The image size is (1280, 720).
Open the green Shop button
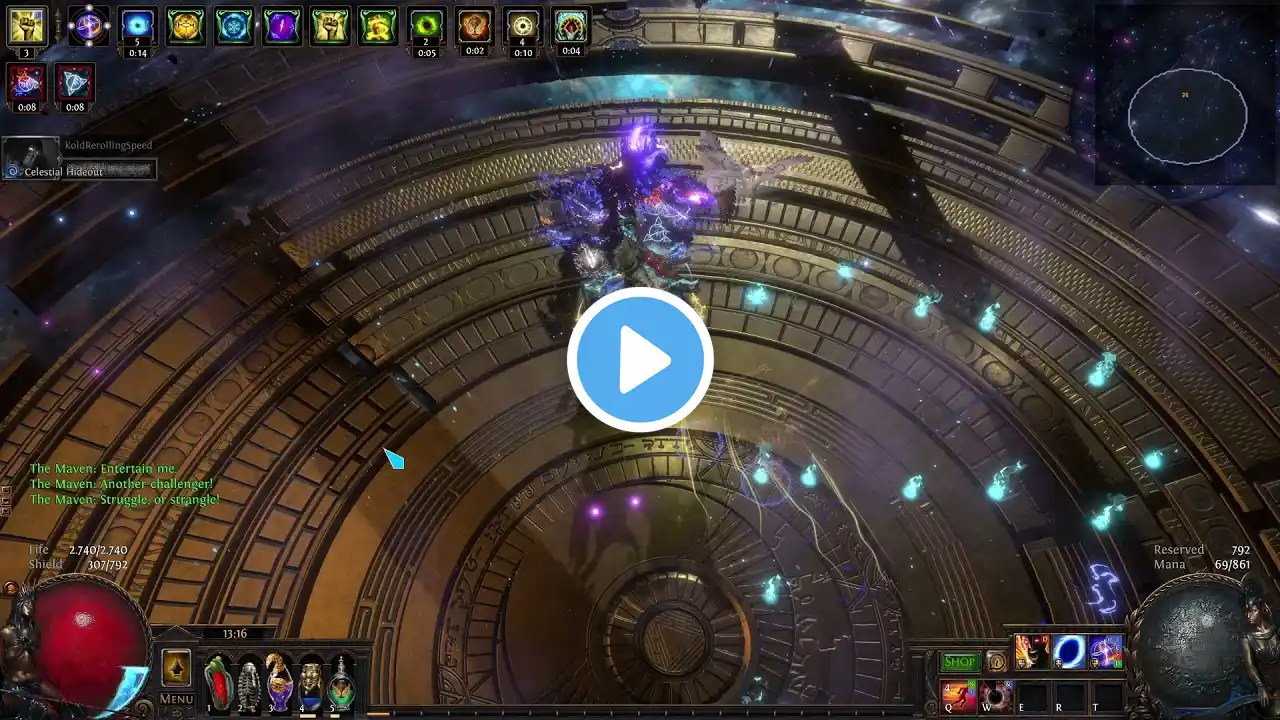coord(960,662)
